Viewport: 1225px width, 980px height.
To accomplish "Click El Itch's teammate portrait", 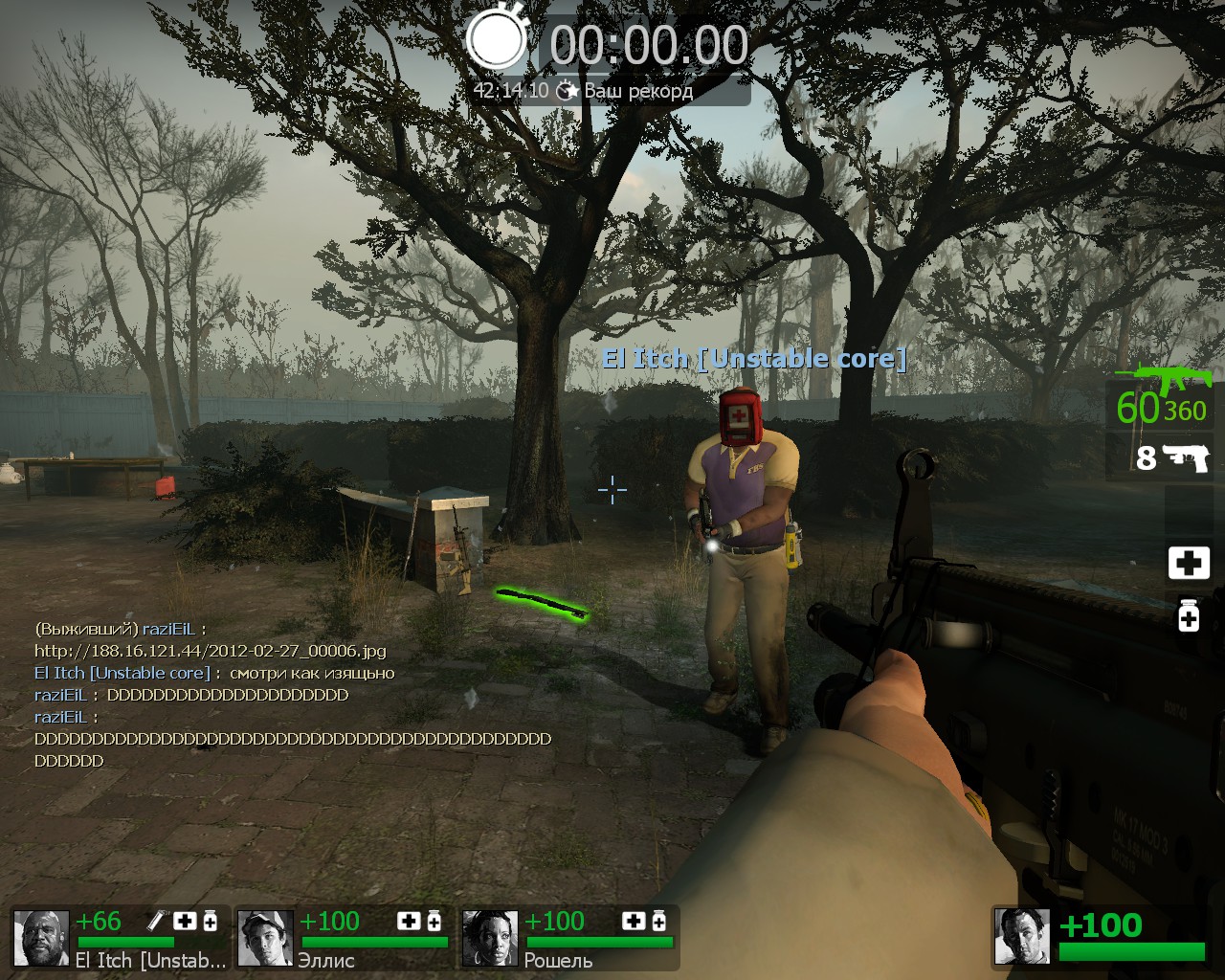I will [41, 938].
